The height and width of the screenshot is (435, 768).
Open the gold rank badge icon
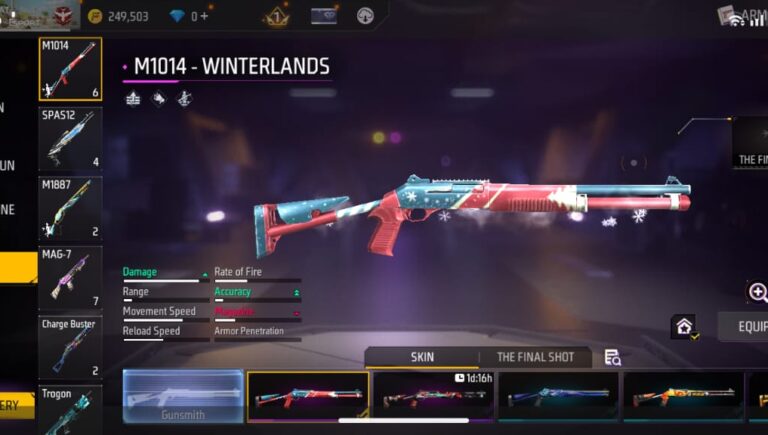tap(276, 16)
